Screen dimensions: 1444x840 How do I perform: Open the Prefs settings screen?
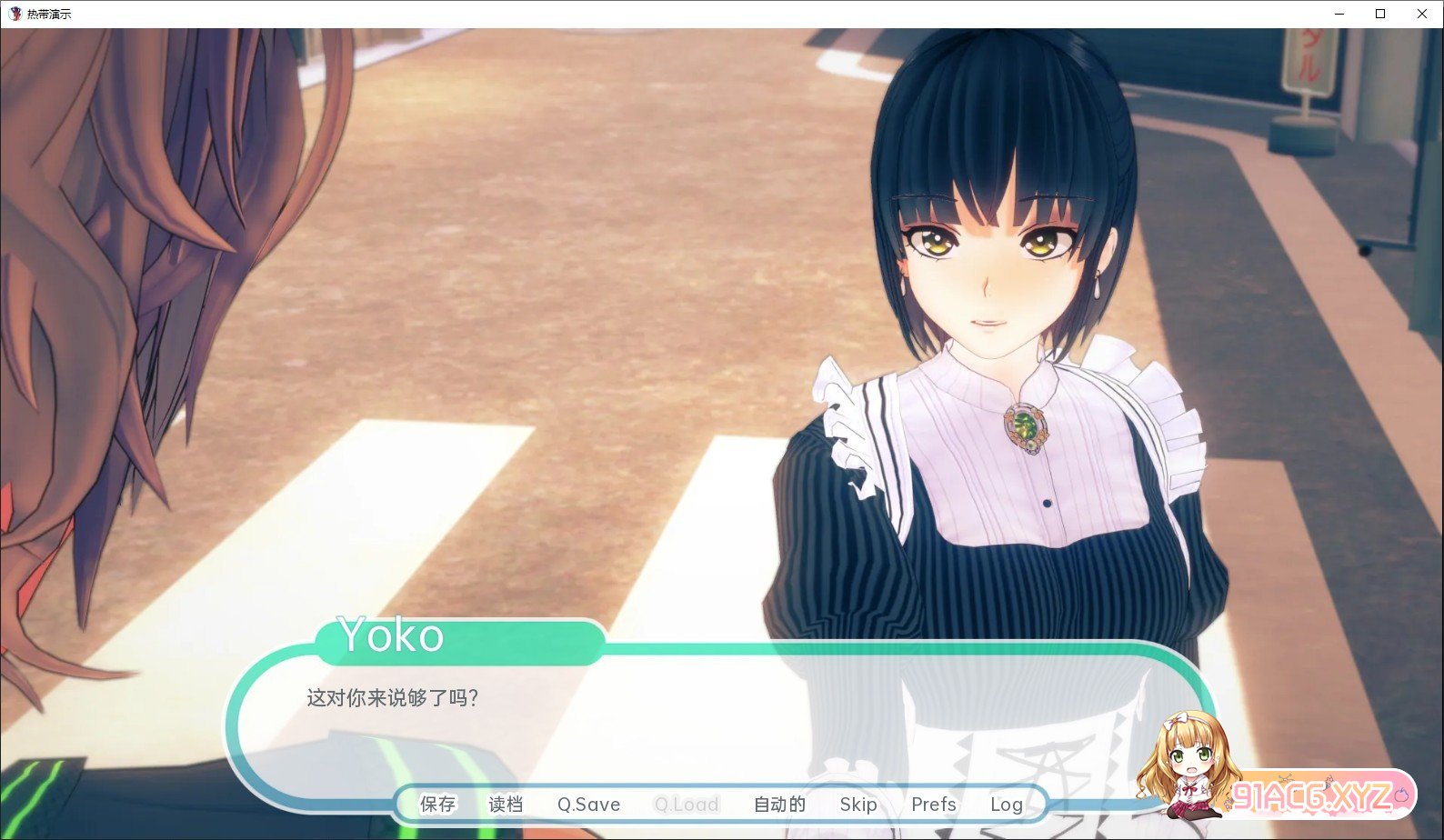934,805
